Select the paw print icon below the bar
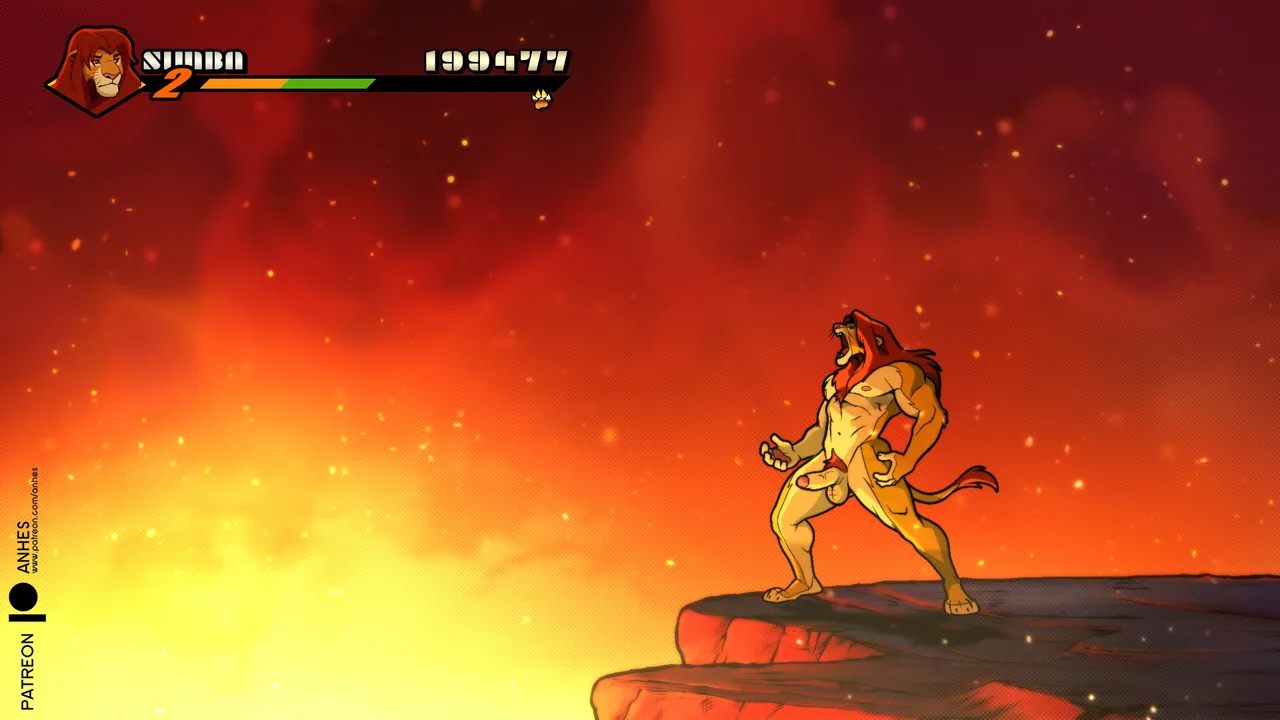 [541, 99]
